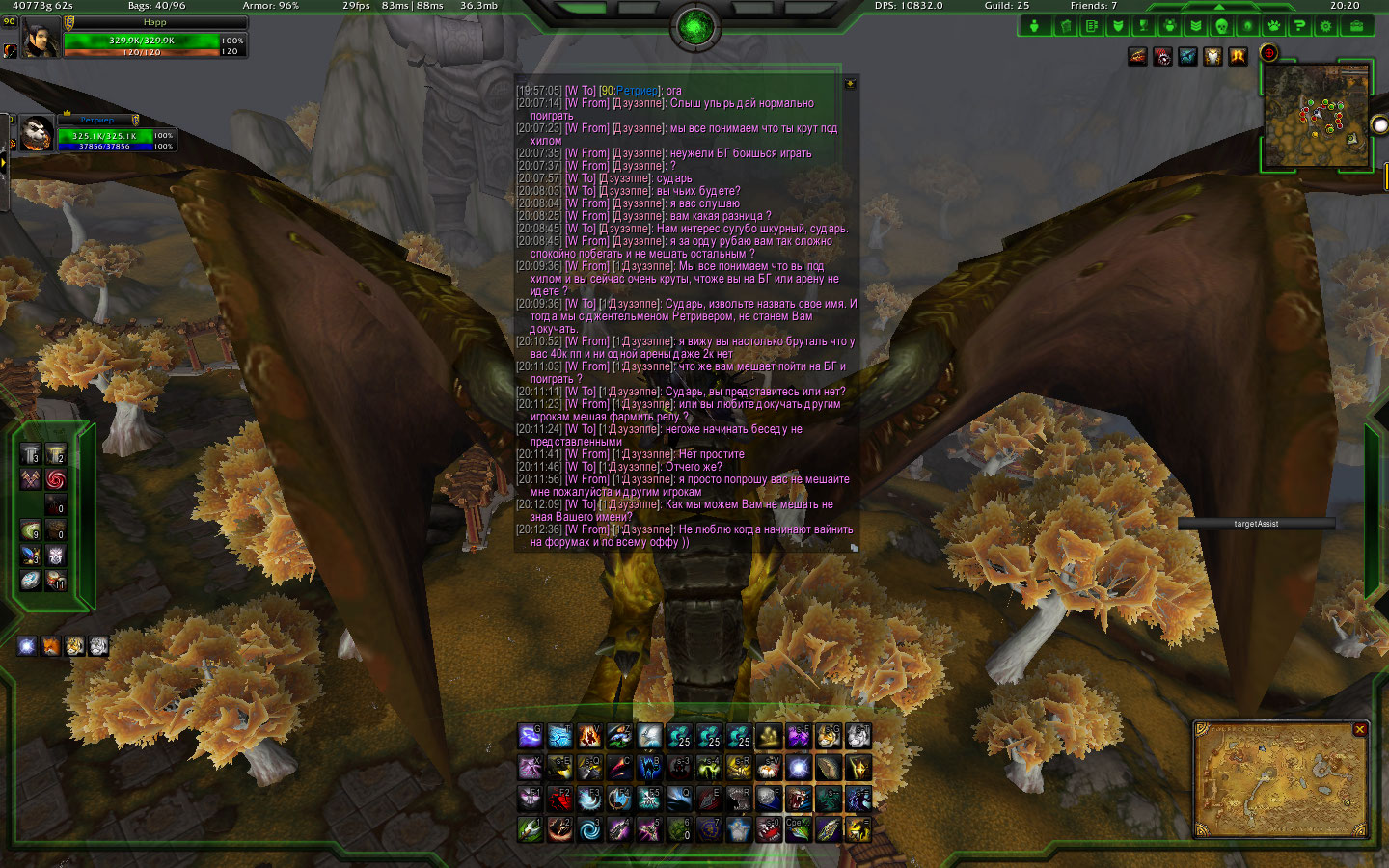
Task: Select the fox icon in the pet bar
Action: coord(51,646)
